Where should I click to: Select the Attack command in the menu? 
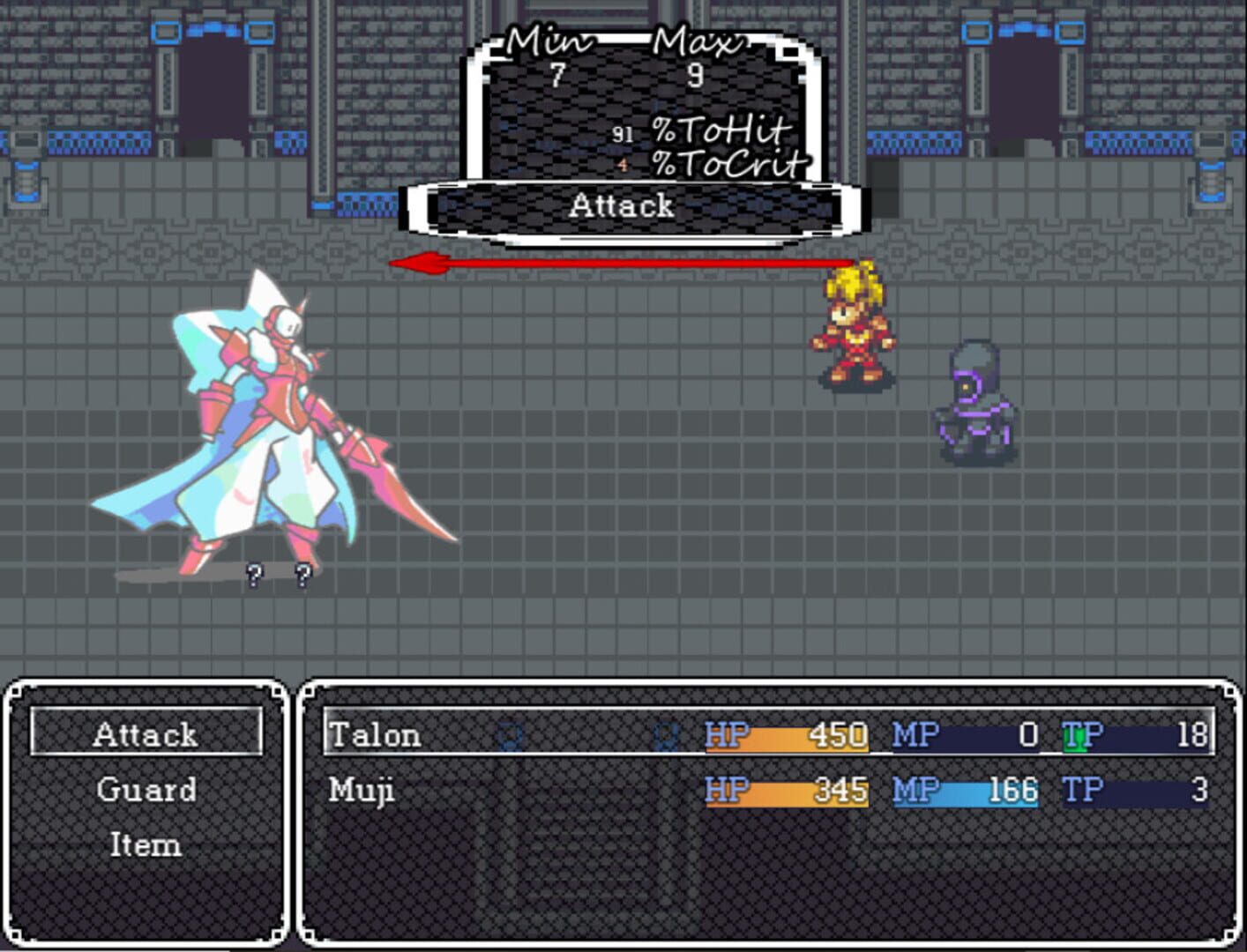pyautogui.click(x=146, y=734)
